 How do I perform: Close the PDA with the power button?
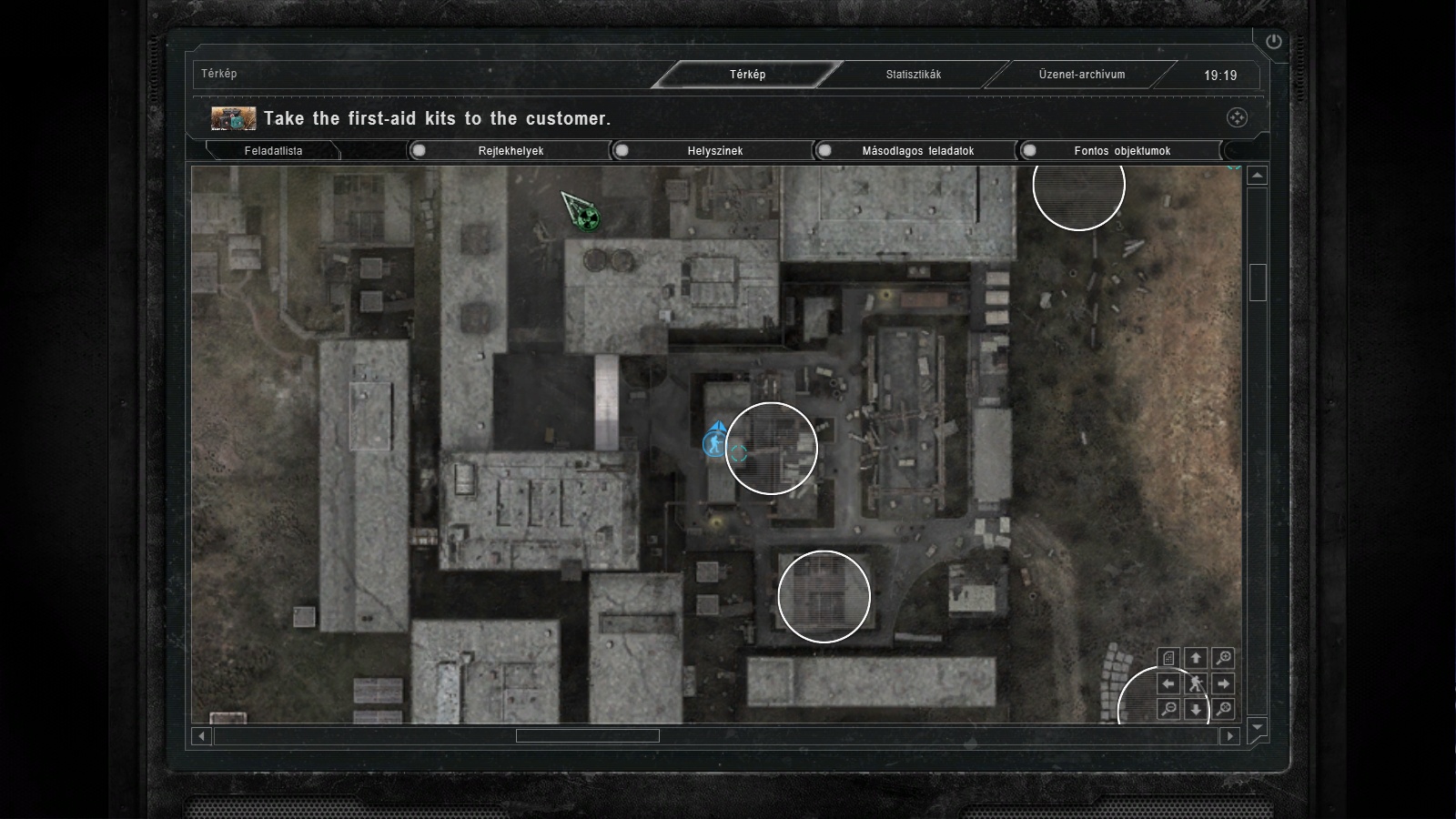click(1273, 41)
